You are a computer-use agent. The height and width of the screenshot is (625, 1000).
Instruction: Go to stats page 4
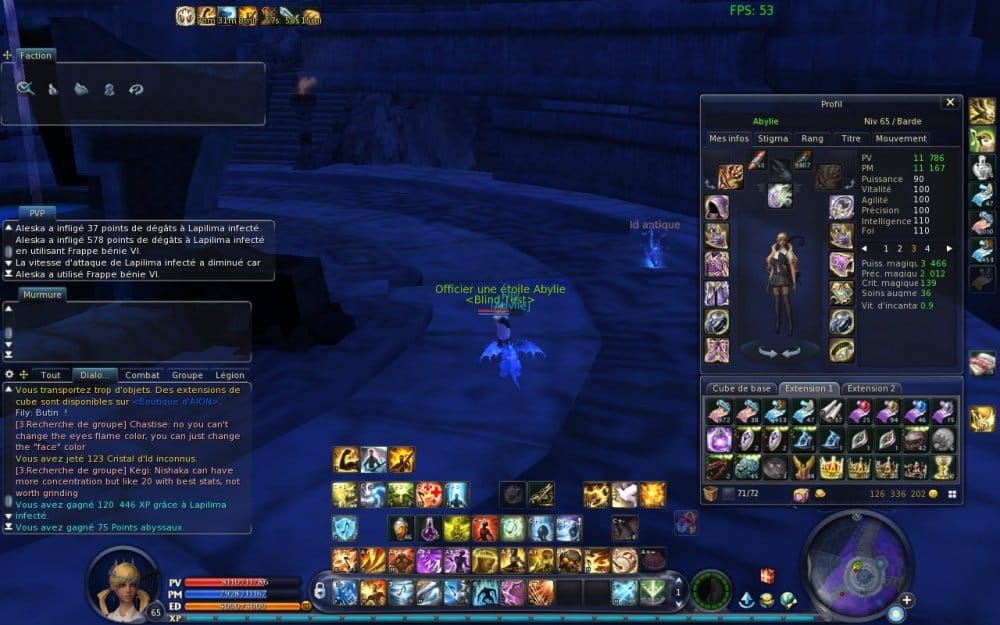(x=927, y=248)
